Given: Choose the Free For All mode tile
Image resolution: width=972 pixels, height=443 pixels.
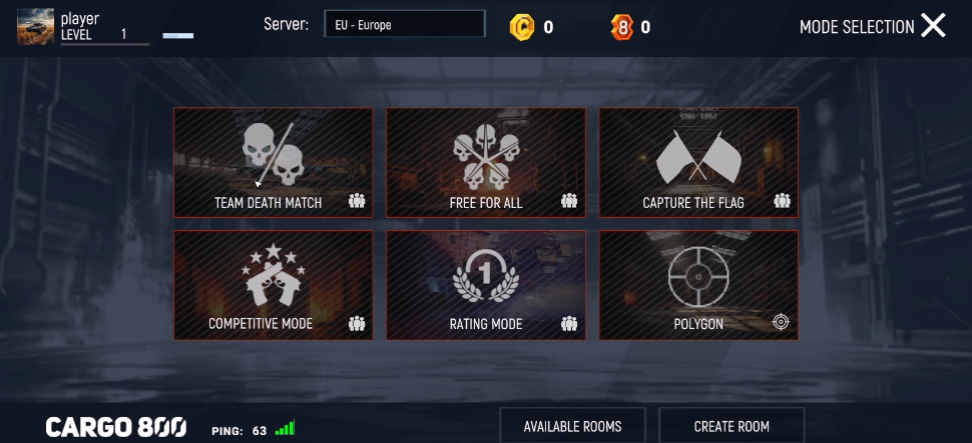Looking at the screenshot, I should (486, 162).
